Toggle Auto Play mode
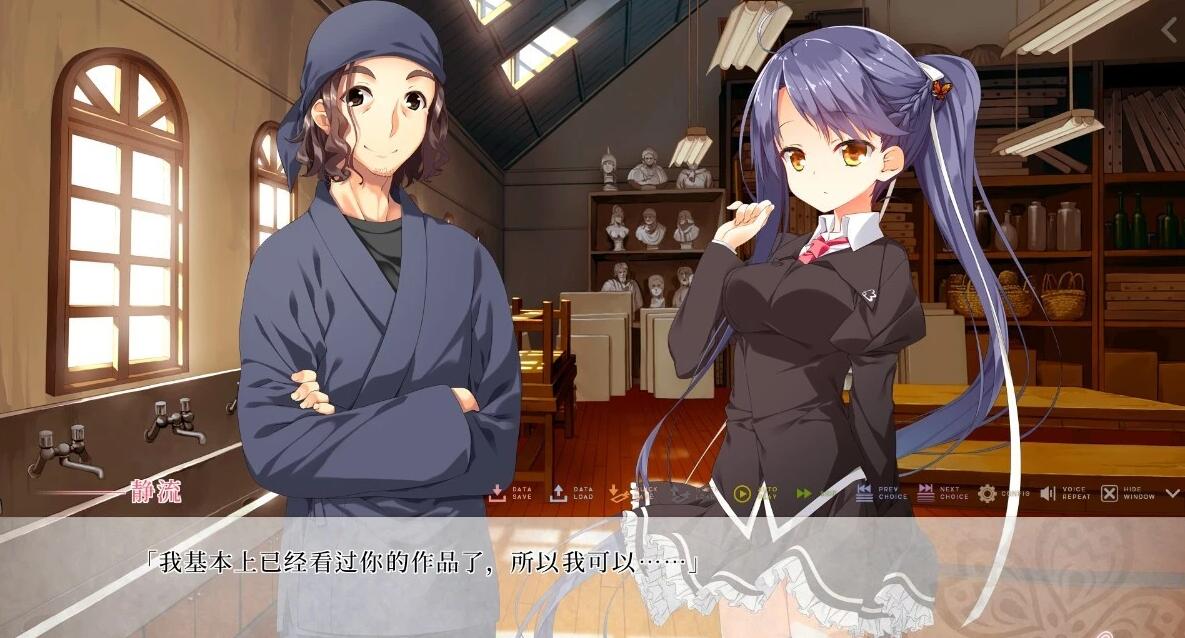The height and width of the screenshot is (638, 1185). [754, 493]
